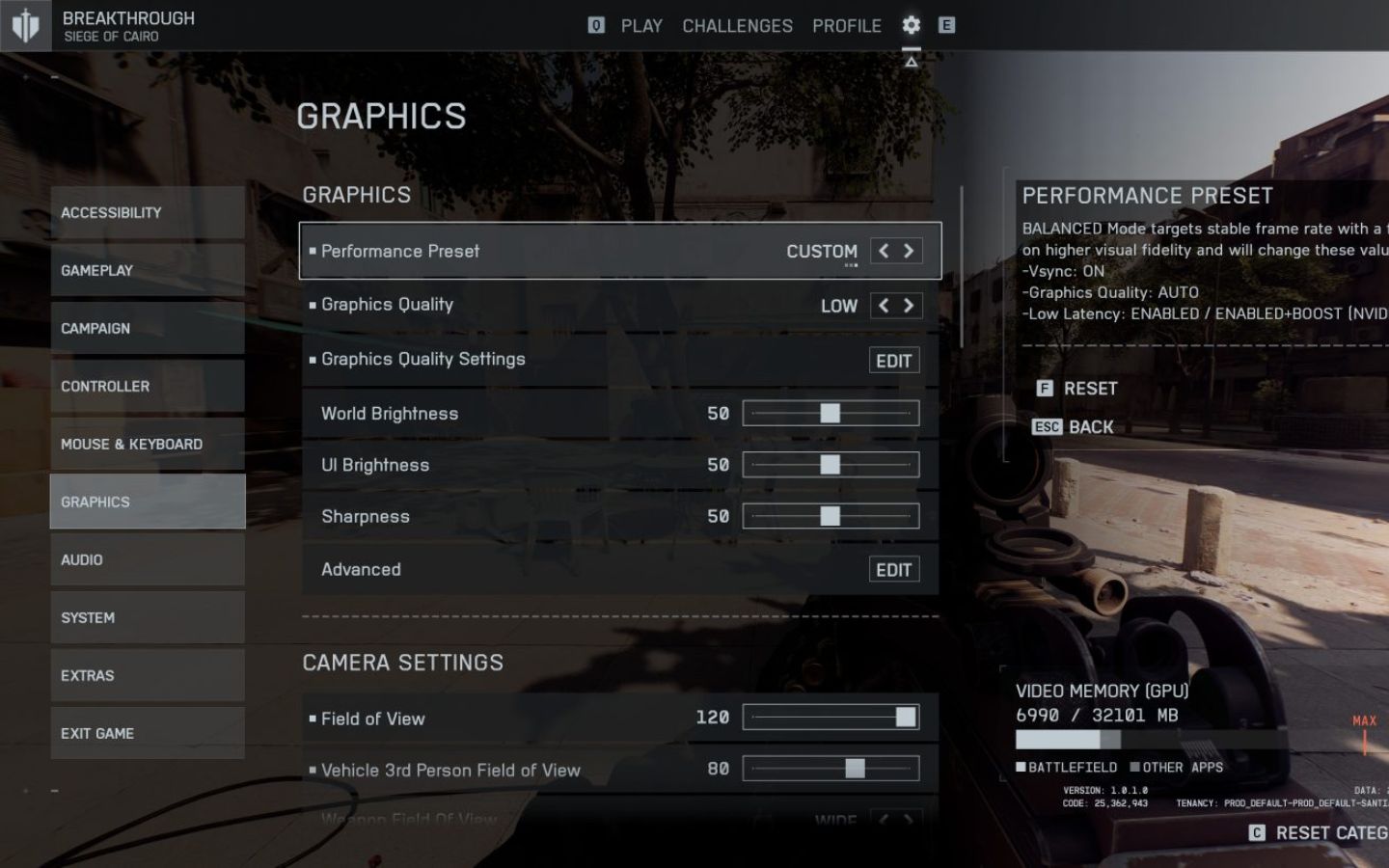The height and width of the screenshot is (868, 1389).
Task: Switch to the Gameplay settings category
Action: pos(148,270)
